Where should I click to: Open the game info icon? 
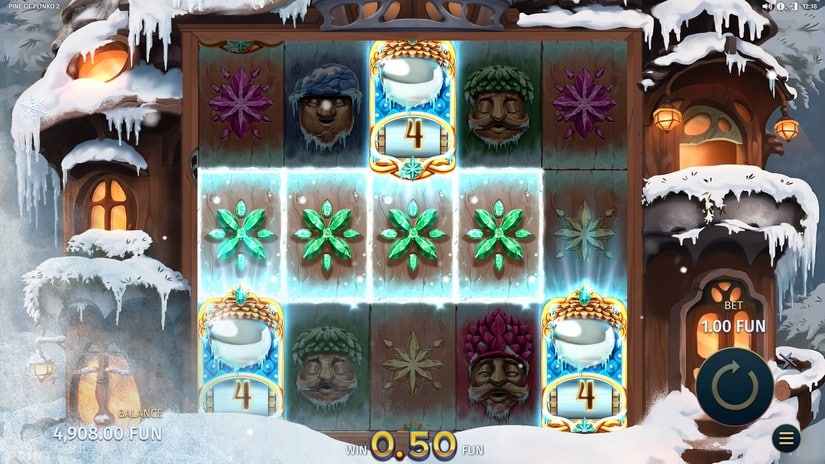coord(778,6)
